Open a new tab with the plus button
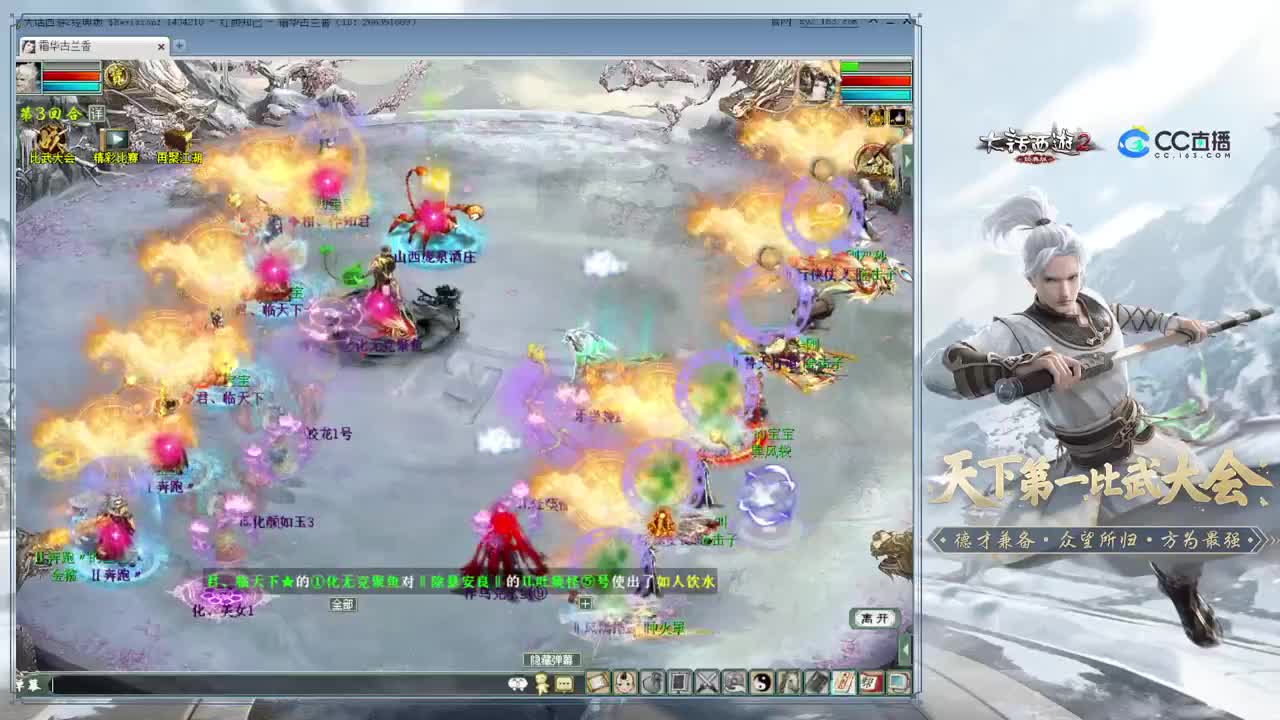Image resolution: width=1280 pixels, height=720 pixels. 178,44
